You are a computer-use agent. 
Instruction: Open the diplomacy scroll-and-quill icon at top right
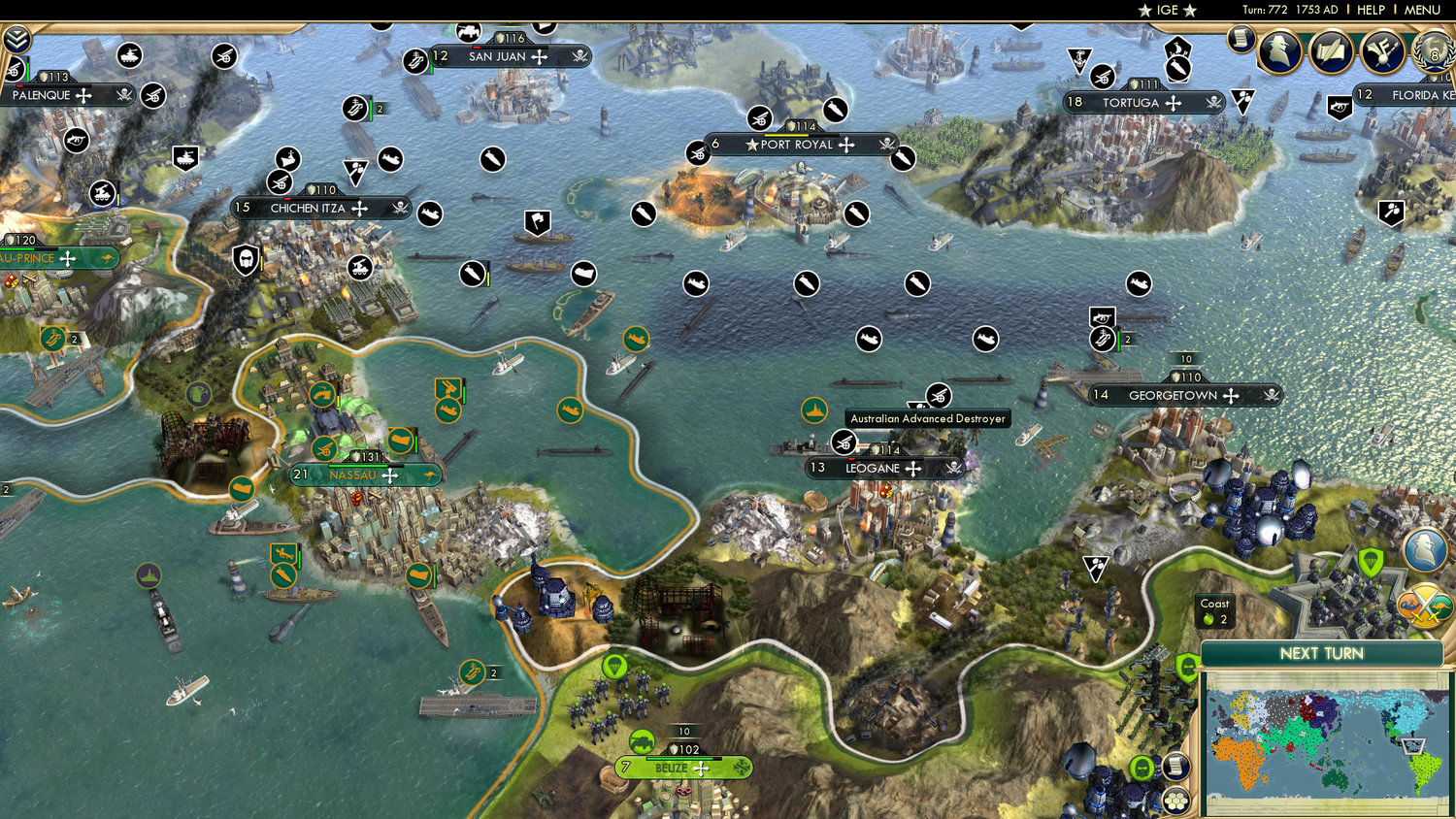[x=1332, y=50]
